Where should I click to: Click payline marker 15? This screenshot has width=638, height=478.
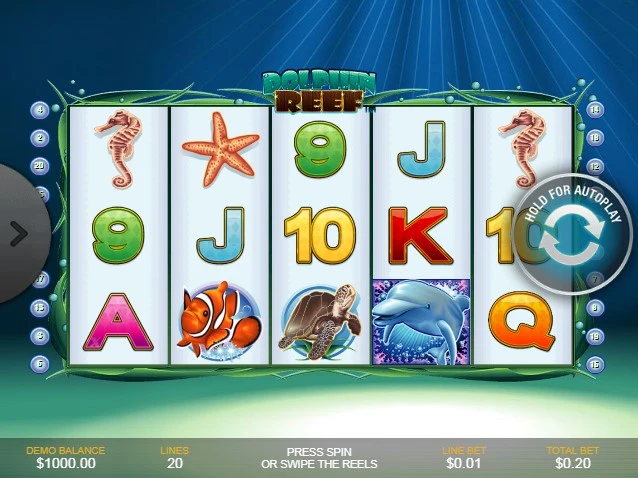(595, 364)
